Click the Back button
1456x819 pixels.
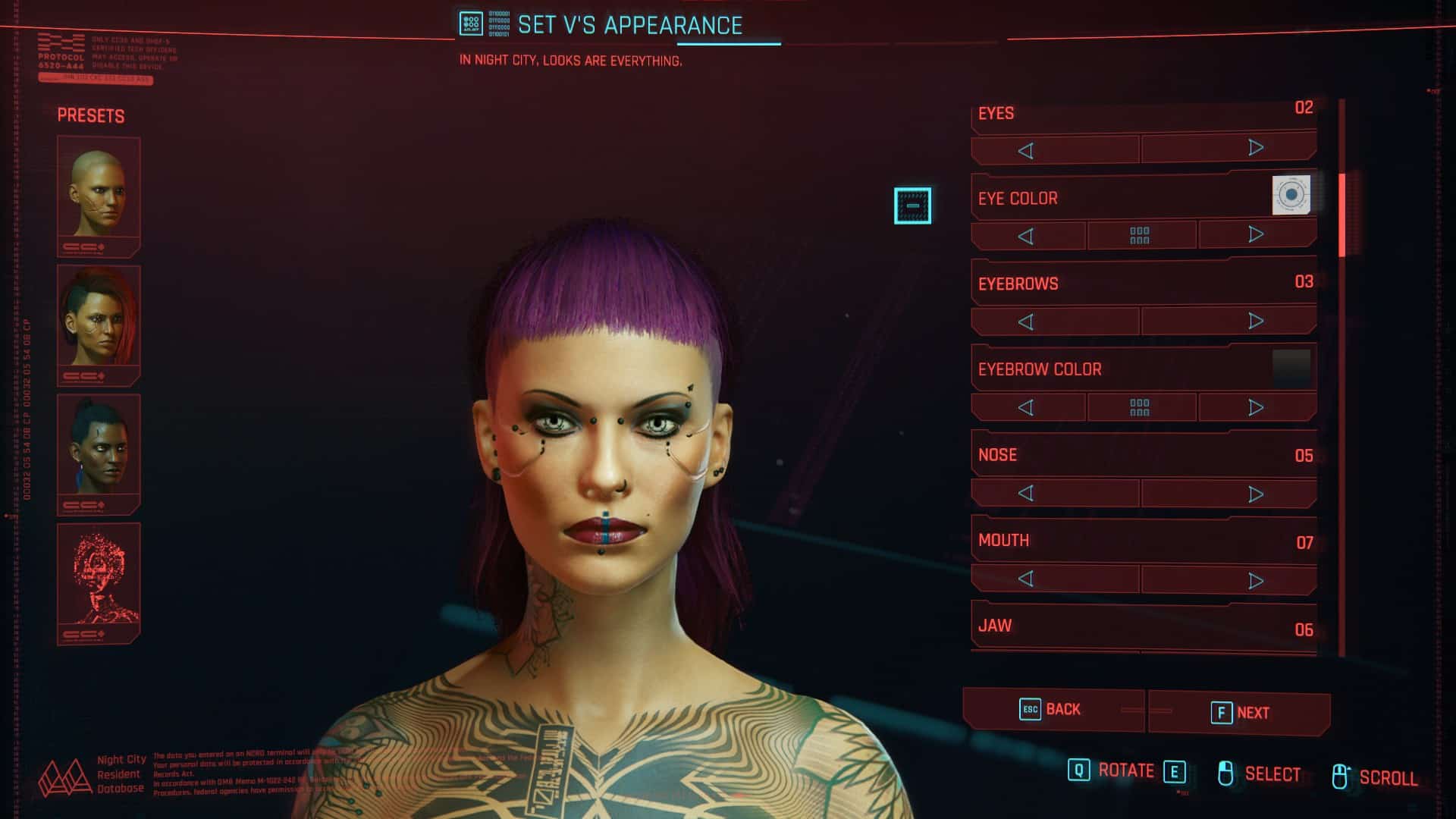tap(1051, 710)
